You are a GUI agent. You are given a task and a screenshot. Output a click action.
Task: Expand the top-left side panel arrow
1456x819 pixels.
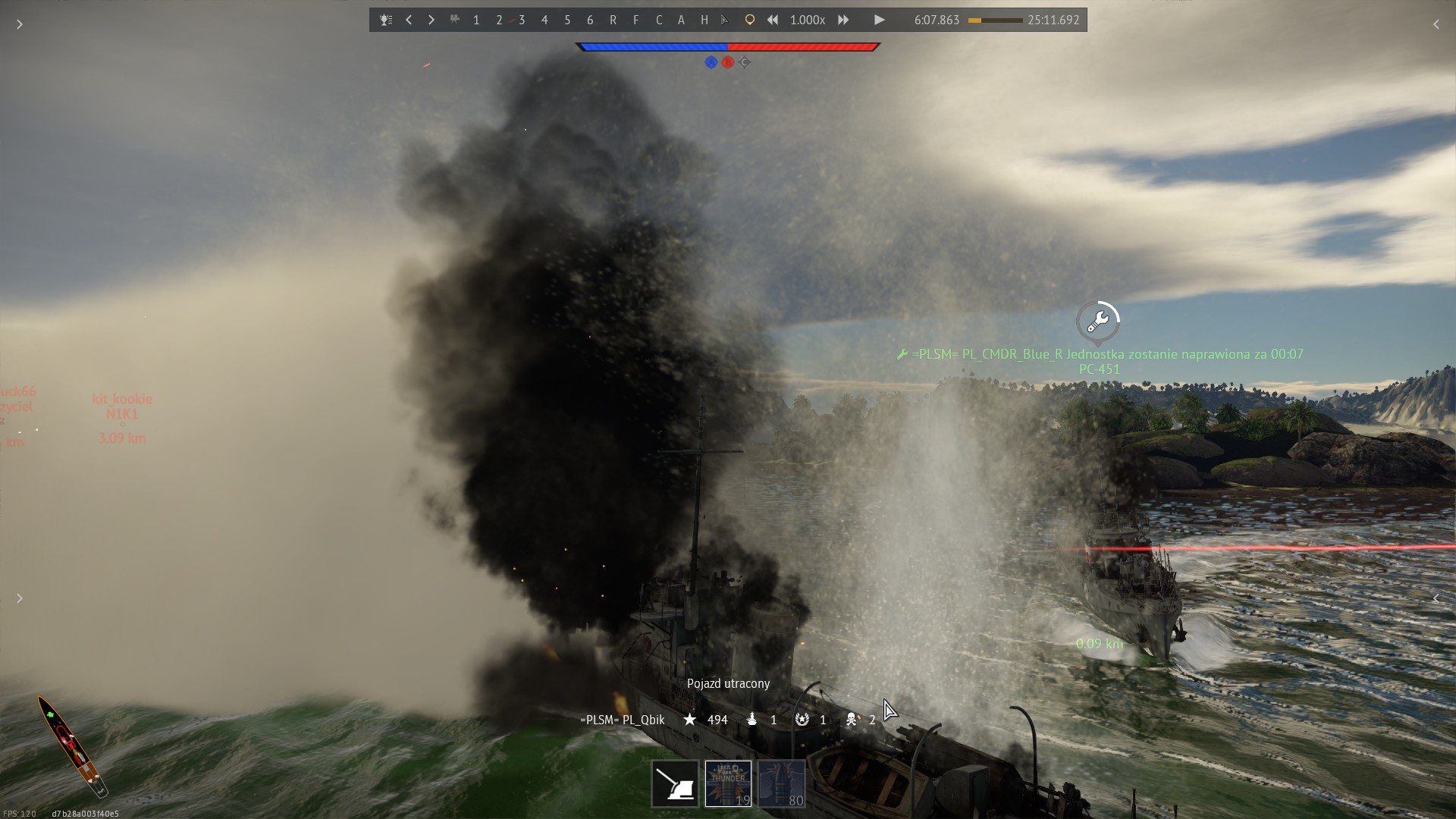tap(20, 24)
